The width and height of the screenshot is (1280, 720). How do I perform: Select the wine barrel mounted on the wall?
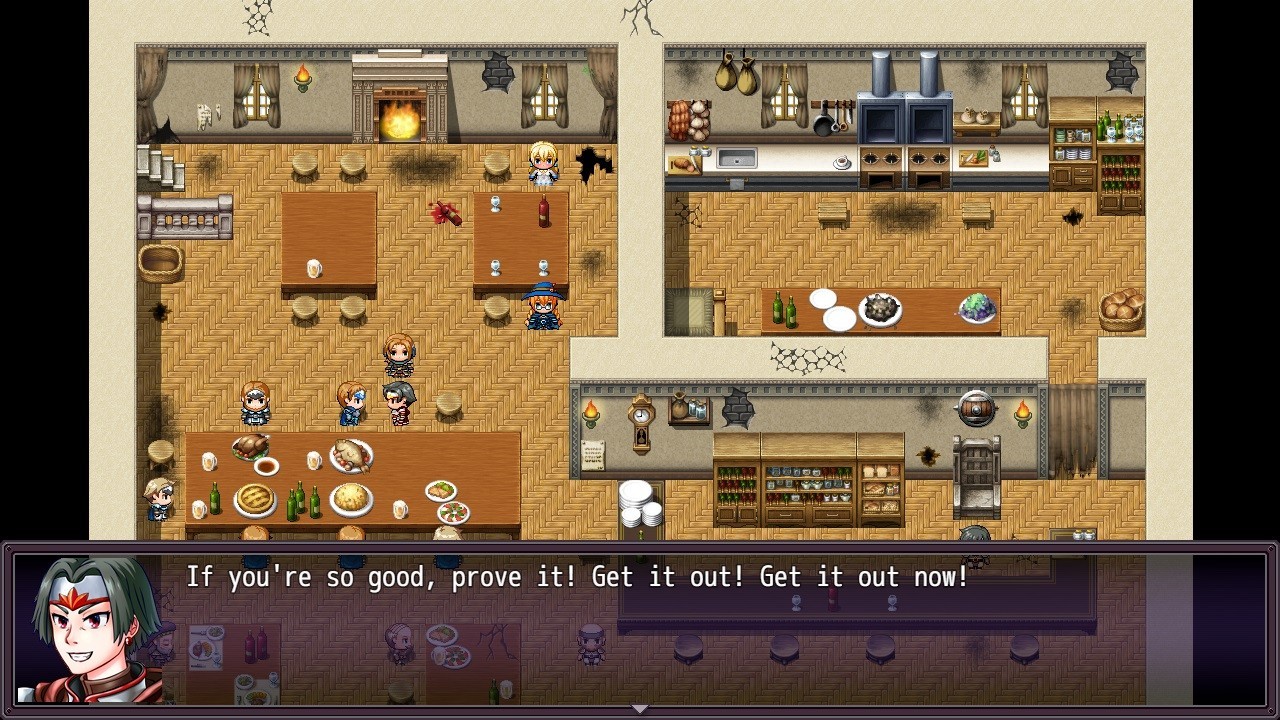coord(975,408)
